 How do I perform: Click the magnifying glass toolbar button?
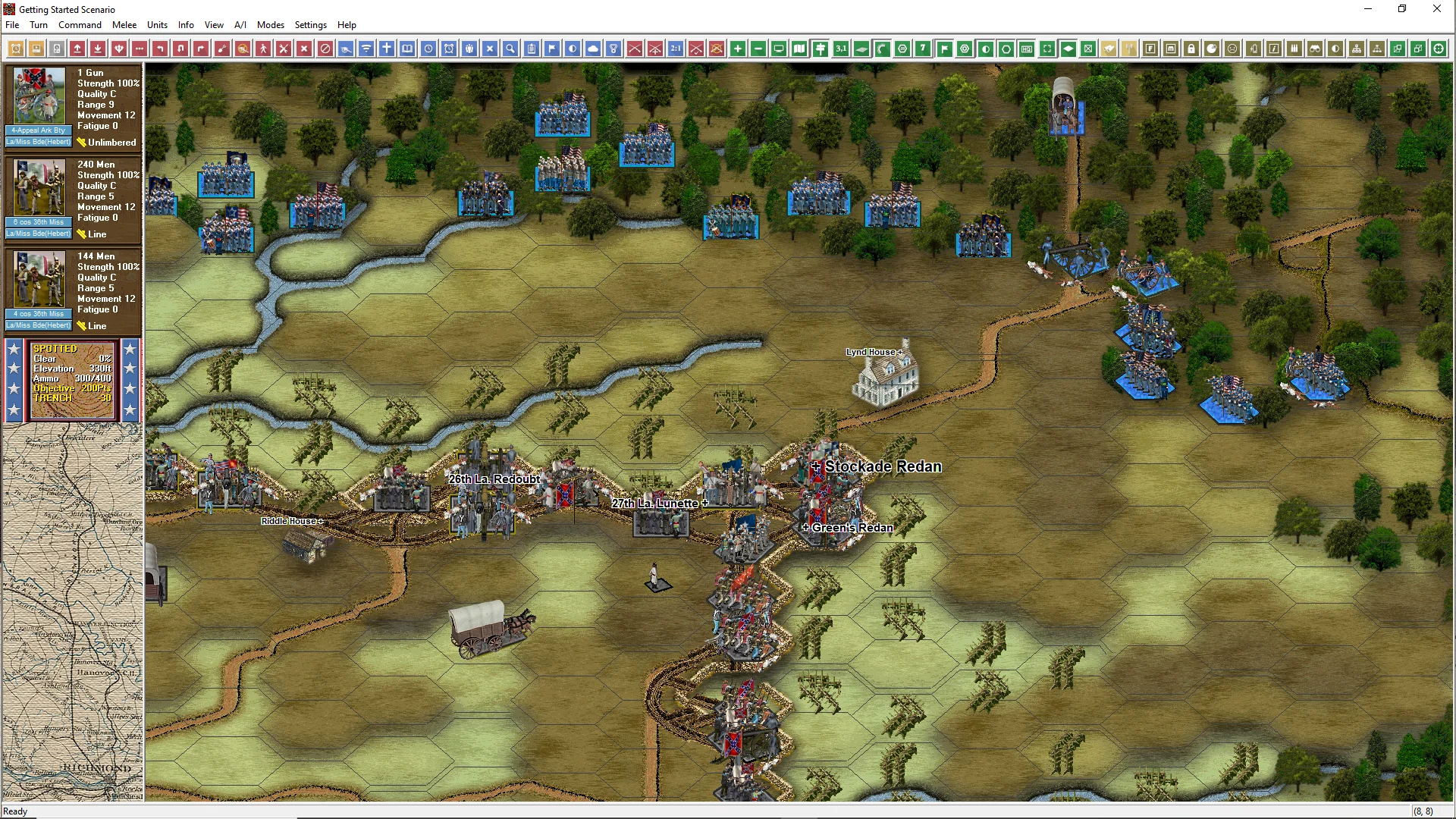pos(511,49)
